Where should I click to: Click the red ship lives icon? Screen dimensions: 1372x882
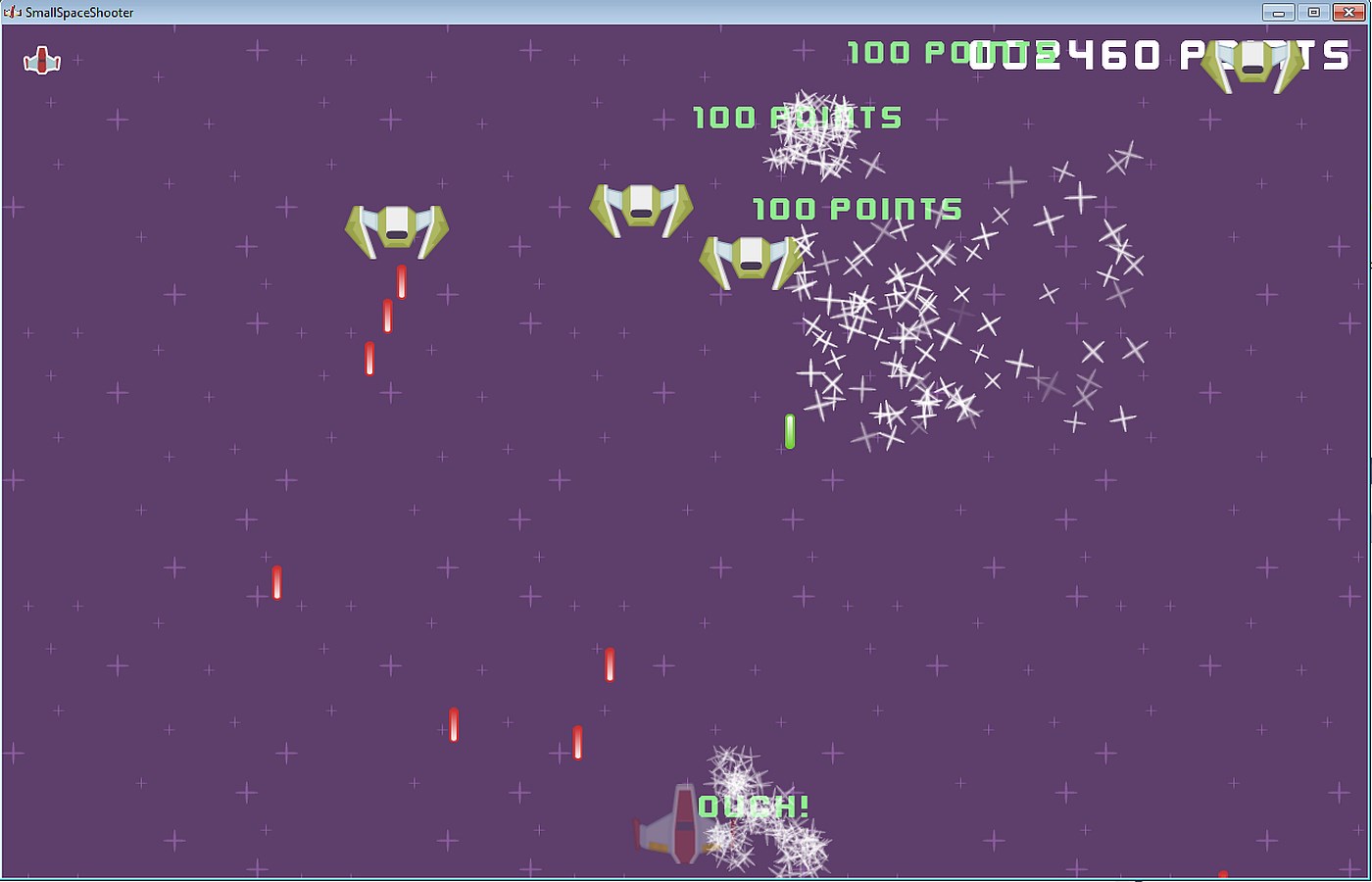tap(42, 62)
